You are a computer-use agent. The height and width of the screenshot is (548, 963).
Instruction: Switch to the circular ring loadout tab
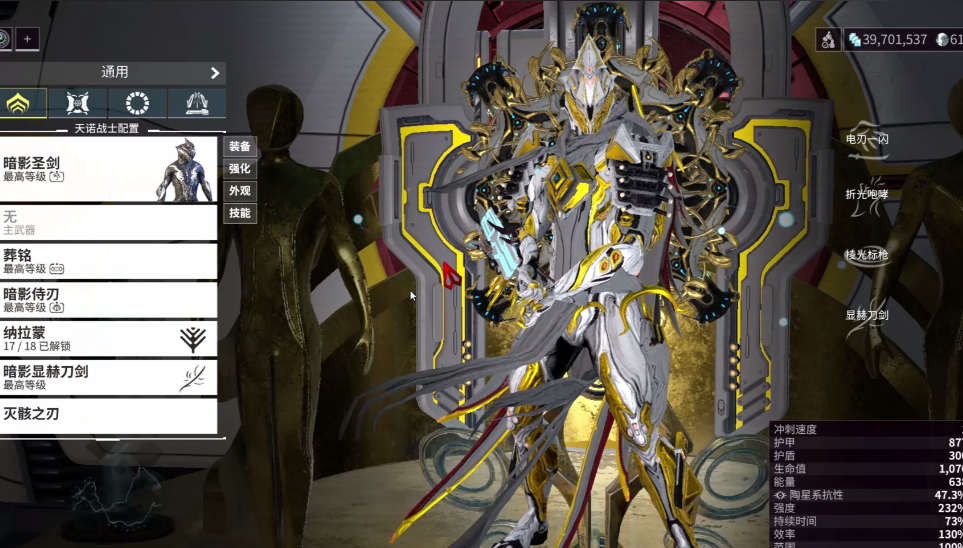pos(139,103)
